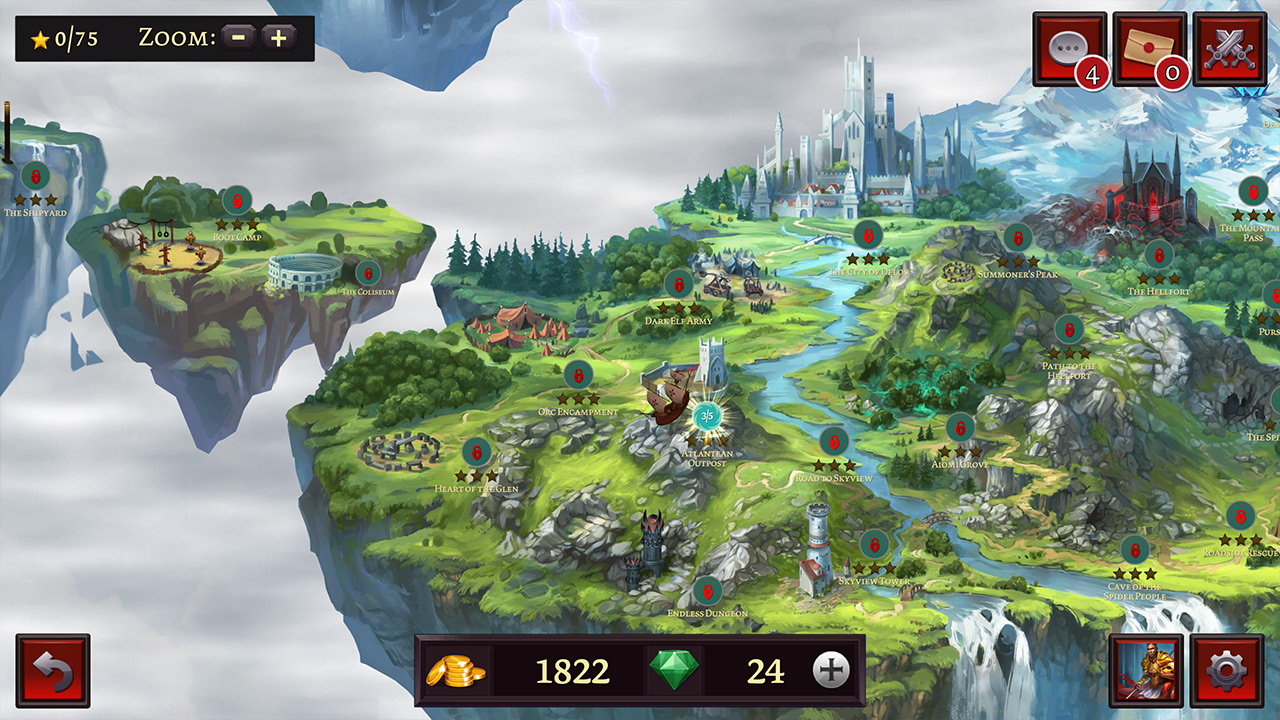Open the crossed swords battle menu
Viewport: 1280px width, 720px height.
[x=1229, y=49]
